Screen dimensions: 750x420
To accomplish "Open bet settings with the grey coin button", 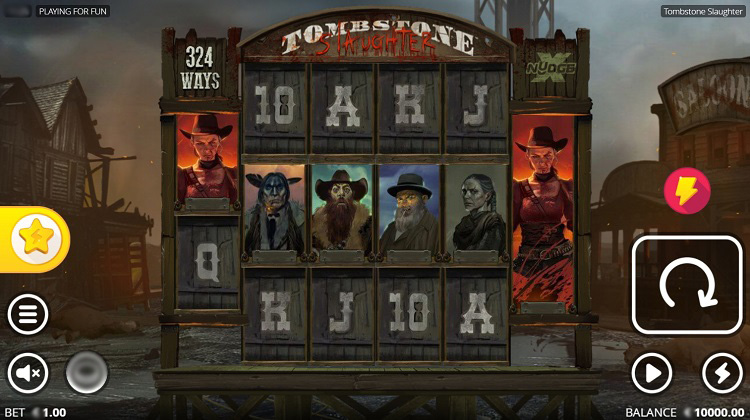I will tap(87, 373).
